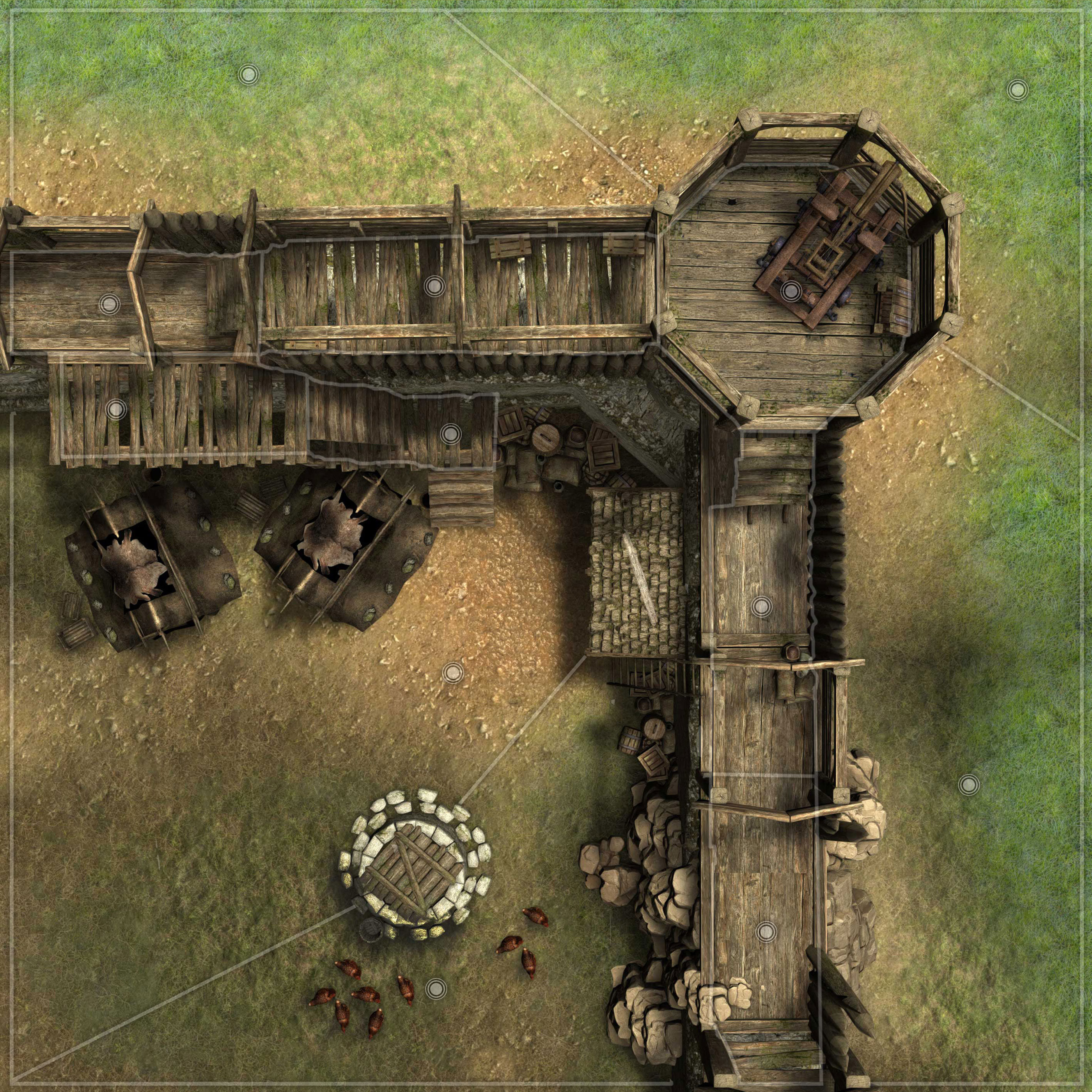Screen dimensions: 1092x1092
Task: Choose the walkway zone marker beside the boulders
Action: [x=765, y=931]
